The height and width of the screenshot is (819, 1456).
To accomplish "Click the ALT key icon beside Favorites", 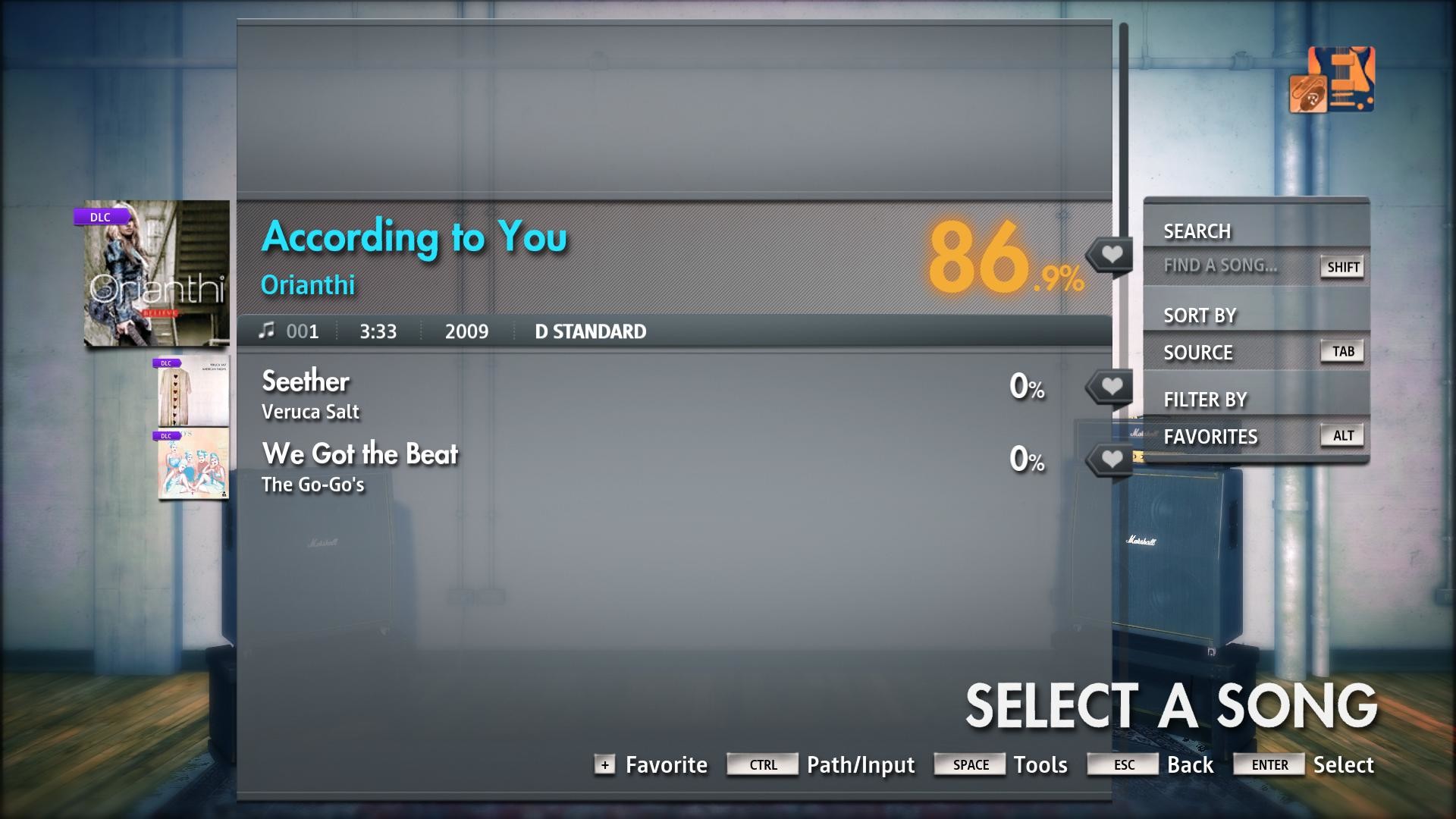I will (x=1343, y=435).
